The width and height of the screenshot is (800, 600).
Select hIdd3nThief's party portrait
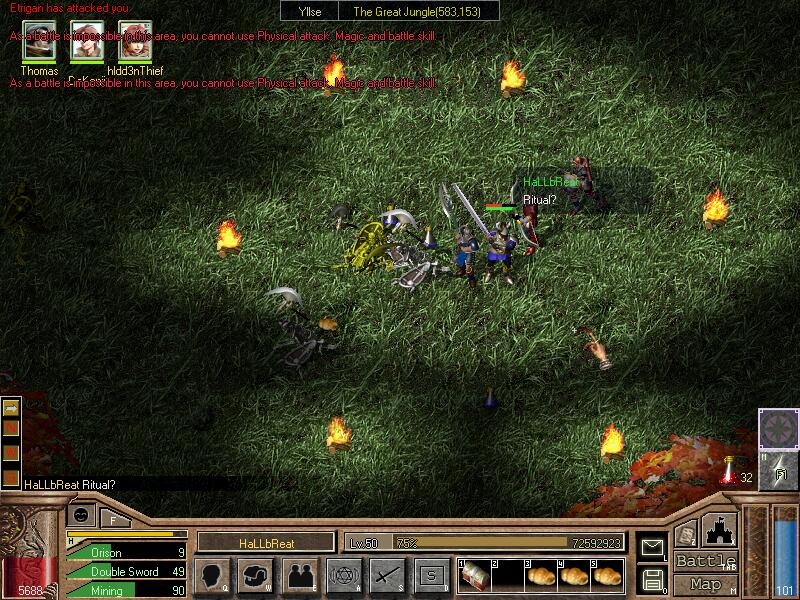click(134, 42)
